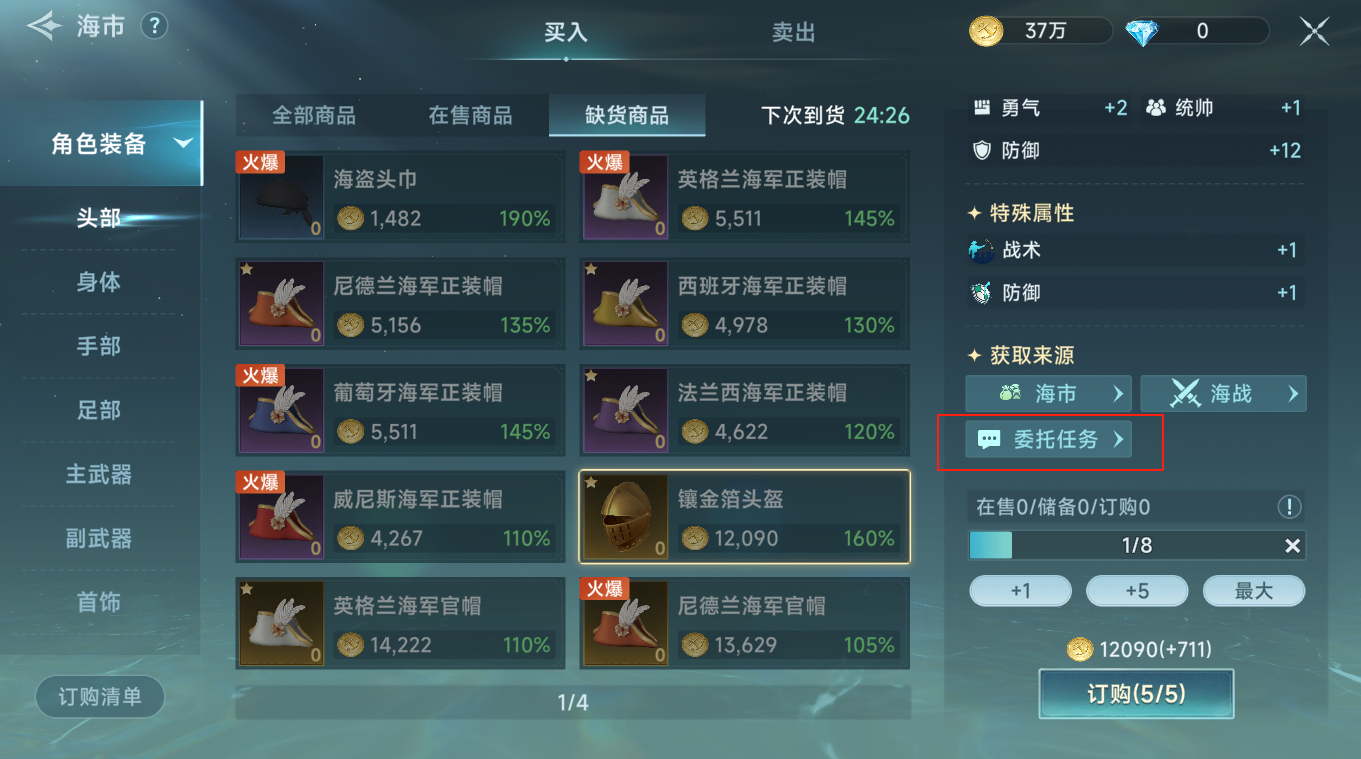Open the help question mark icon
1361x759 pixels.
pyautogui.click(x=154, y=26)
